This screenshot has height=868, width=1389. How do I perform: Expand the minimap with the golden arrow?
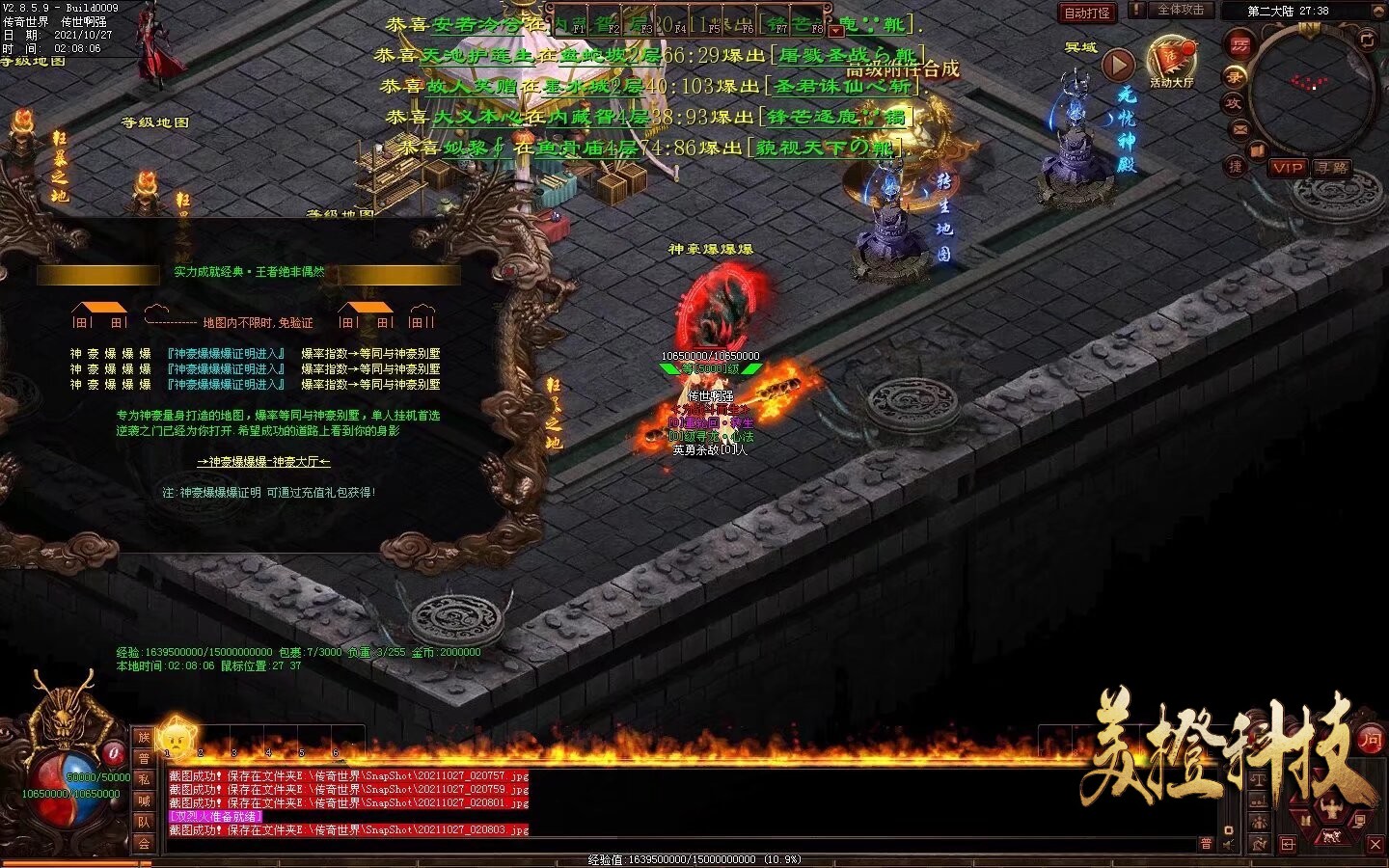tap(1377, 12)
